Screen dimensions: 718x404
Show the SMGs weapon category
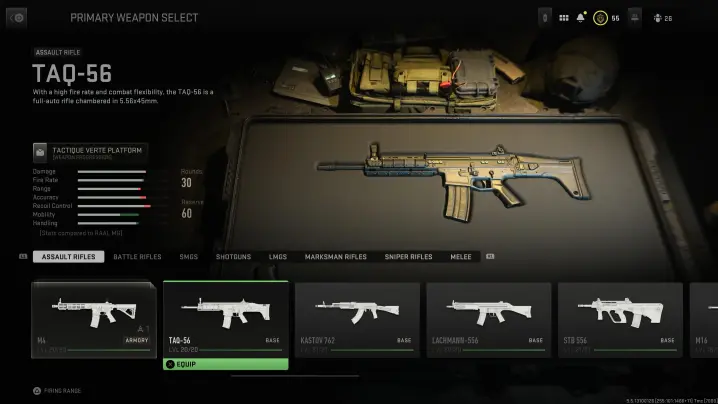[x=189, y=257]
